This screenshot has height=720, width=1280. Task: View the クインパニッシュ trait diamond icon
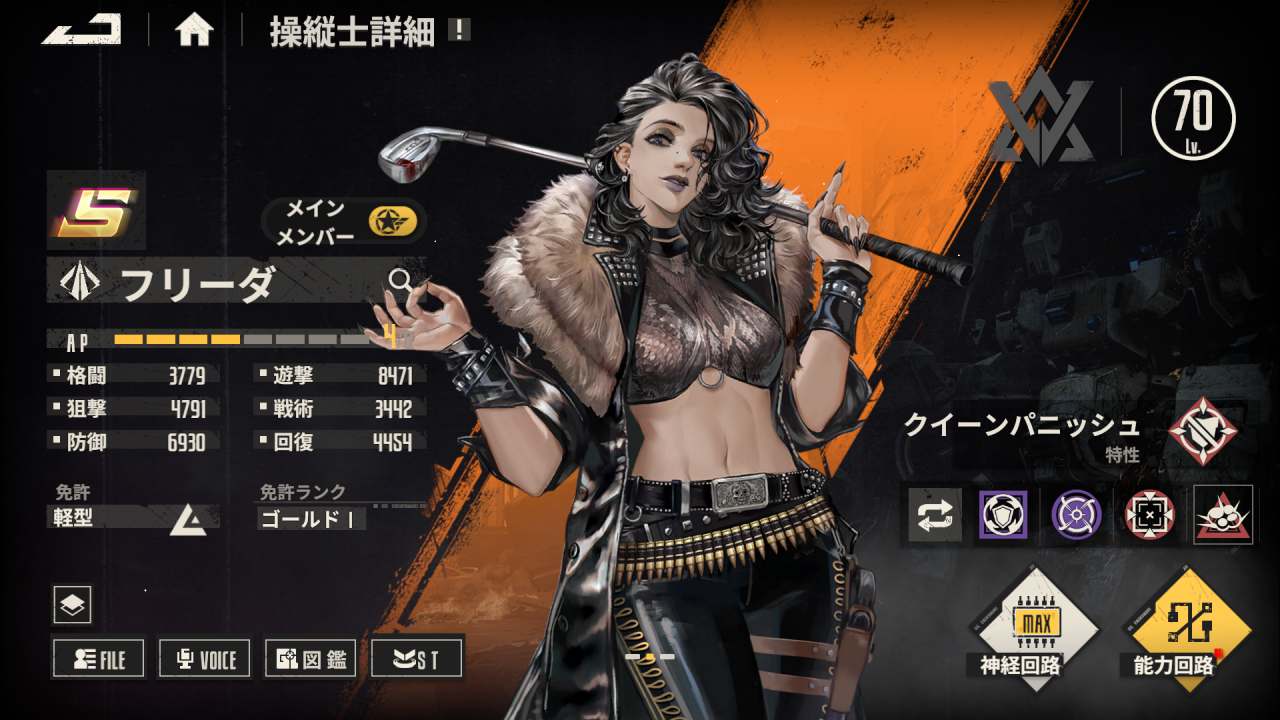(1202, 431)
